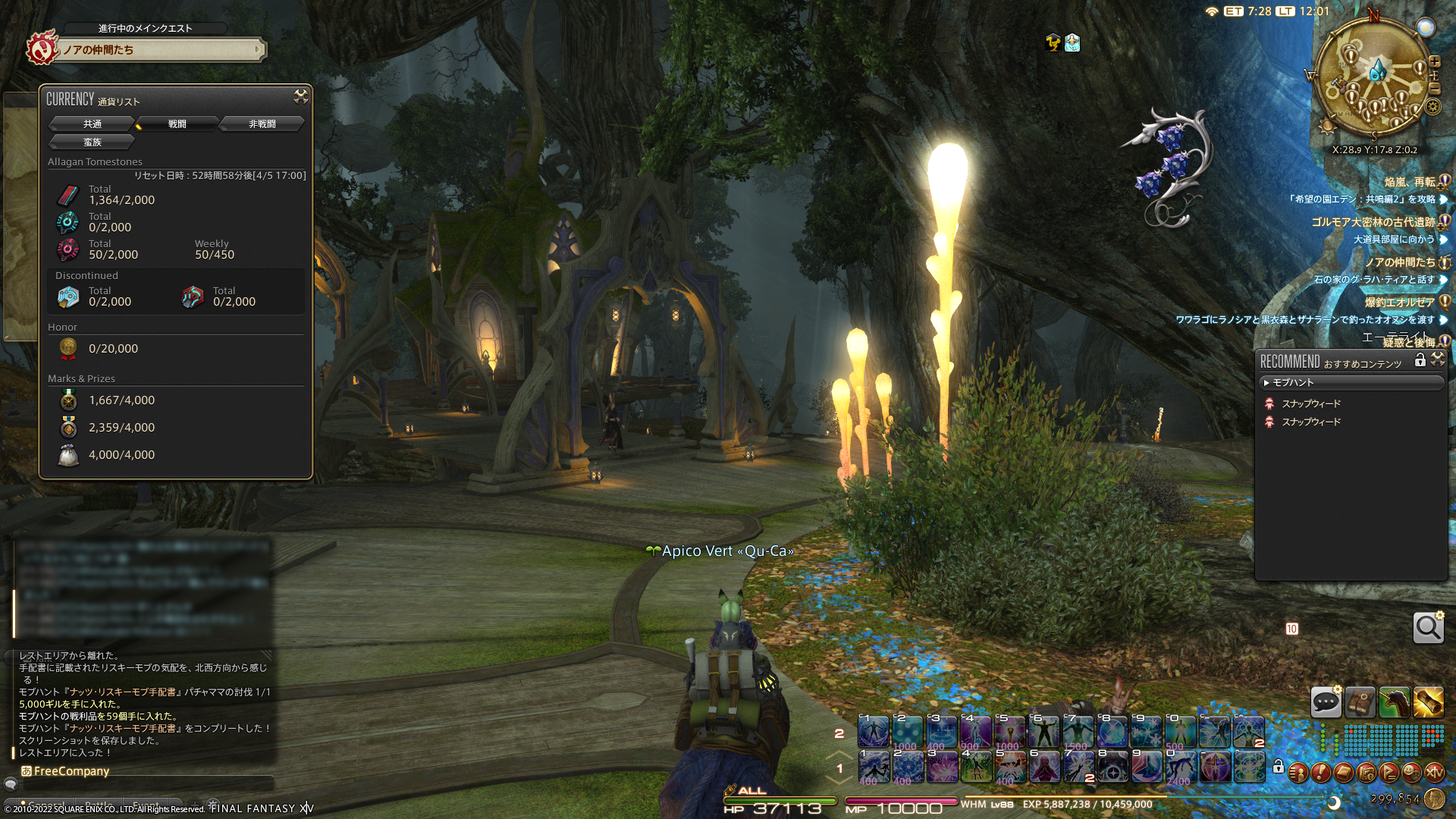Screen dimensions: 1456x819
Task: Close the Recommend content panel
Action: point(1438,360)
